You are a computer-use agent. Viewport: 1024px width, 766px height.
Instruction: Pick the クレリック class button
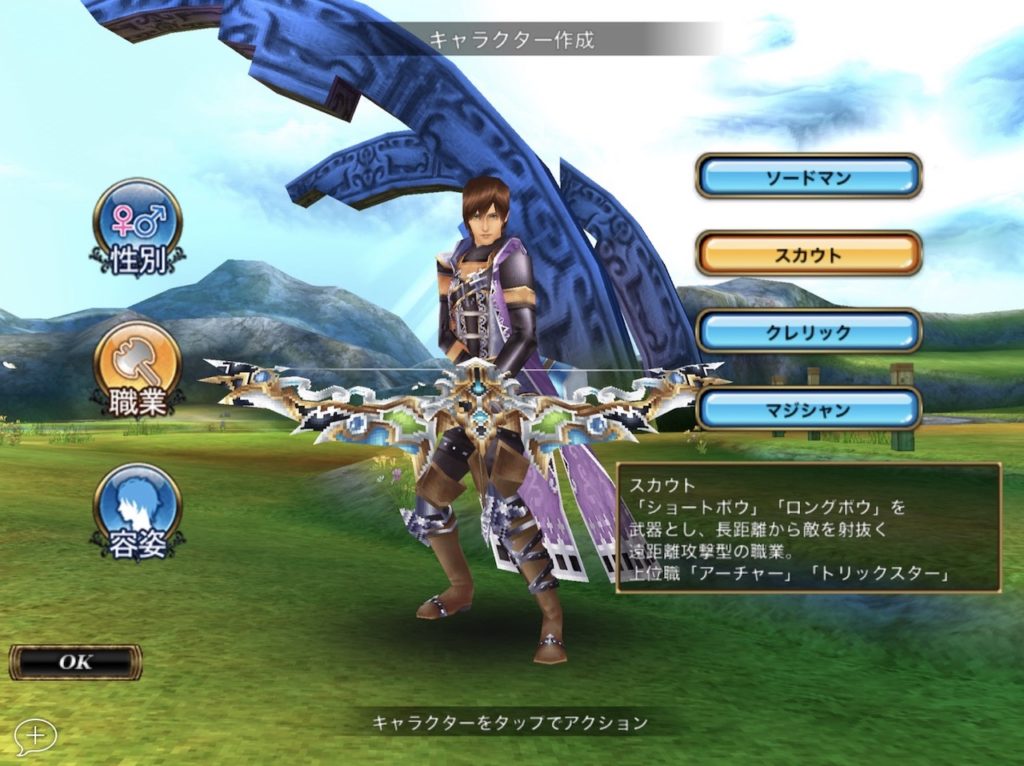(x=808, y=331)
